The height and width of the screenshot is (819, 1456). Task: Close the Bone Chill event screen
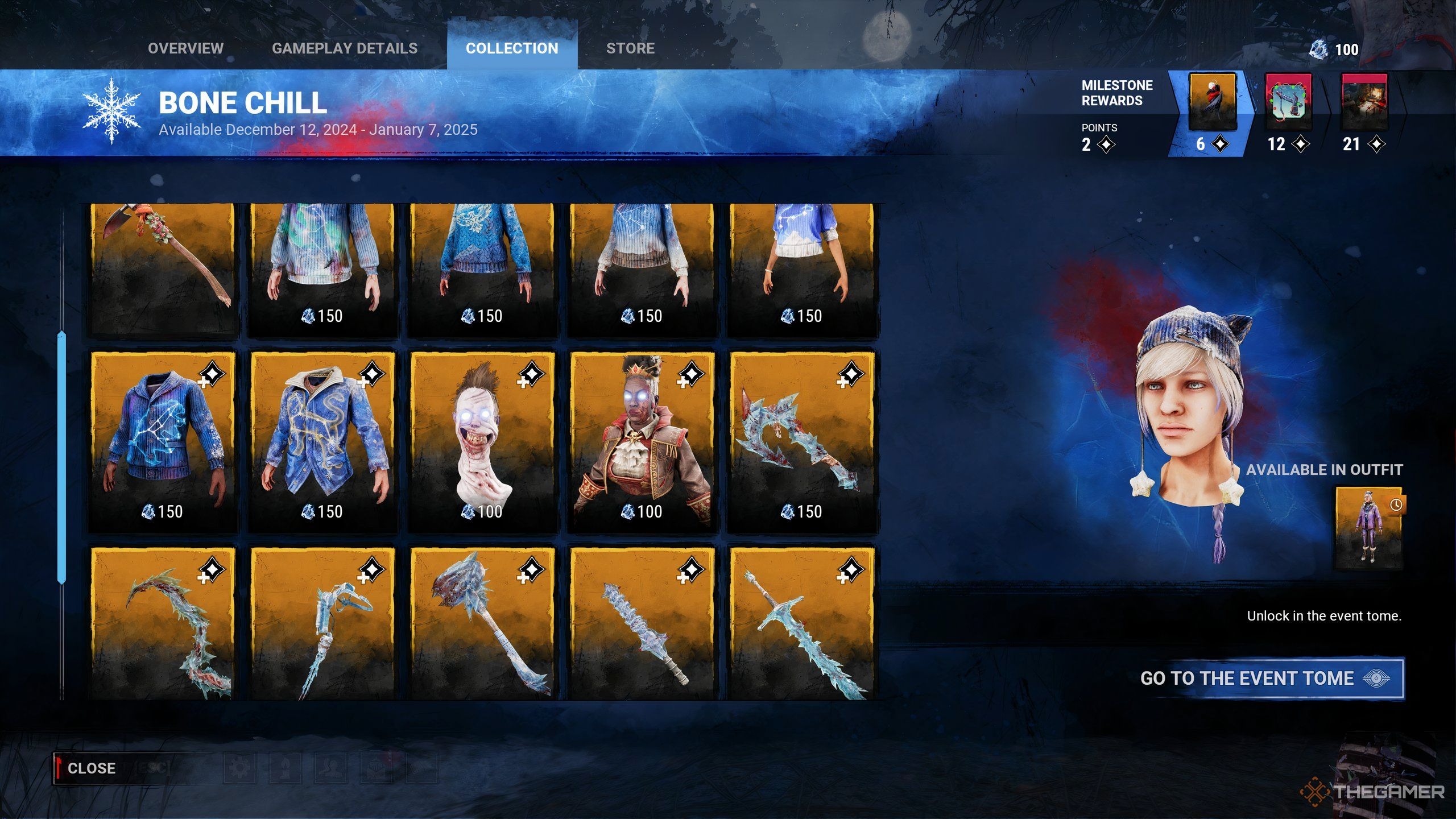point(91,768)
